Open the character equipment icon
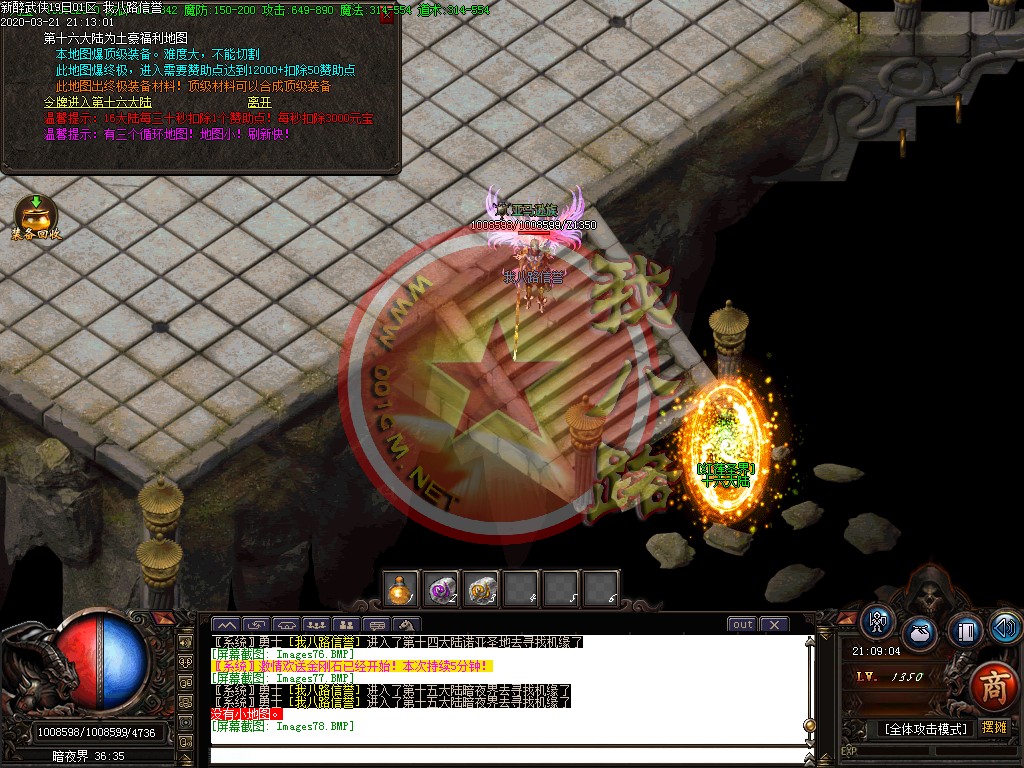 (x=878, y=622)
